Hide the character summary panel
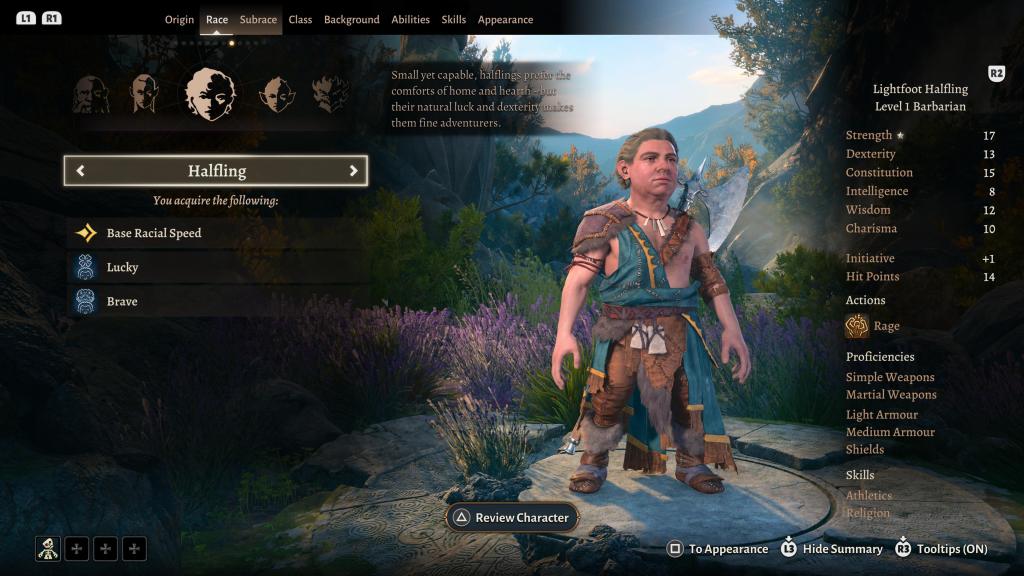1024x576 pixels. pyautogui.click(x=832, y=549)
